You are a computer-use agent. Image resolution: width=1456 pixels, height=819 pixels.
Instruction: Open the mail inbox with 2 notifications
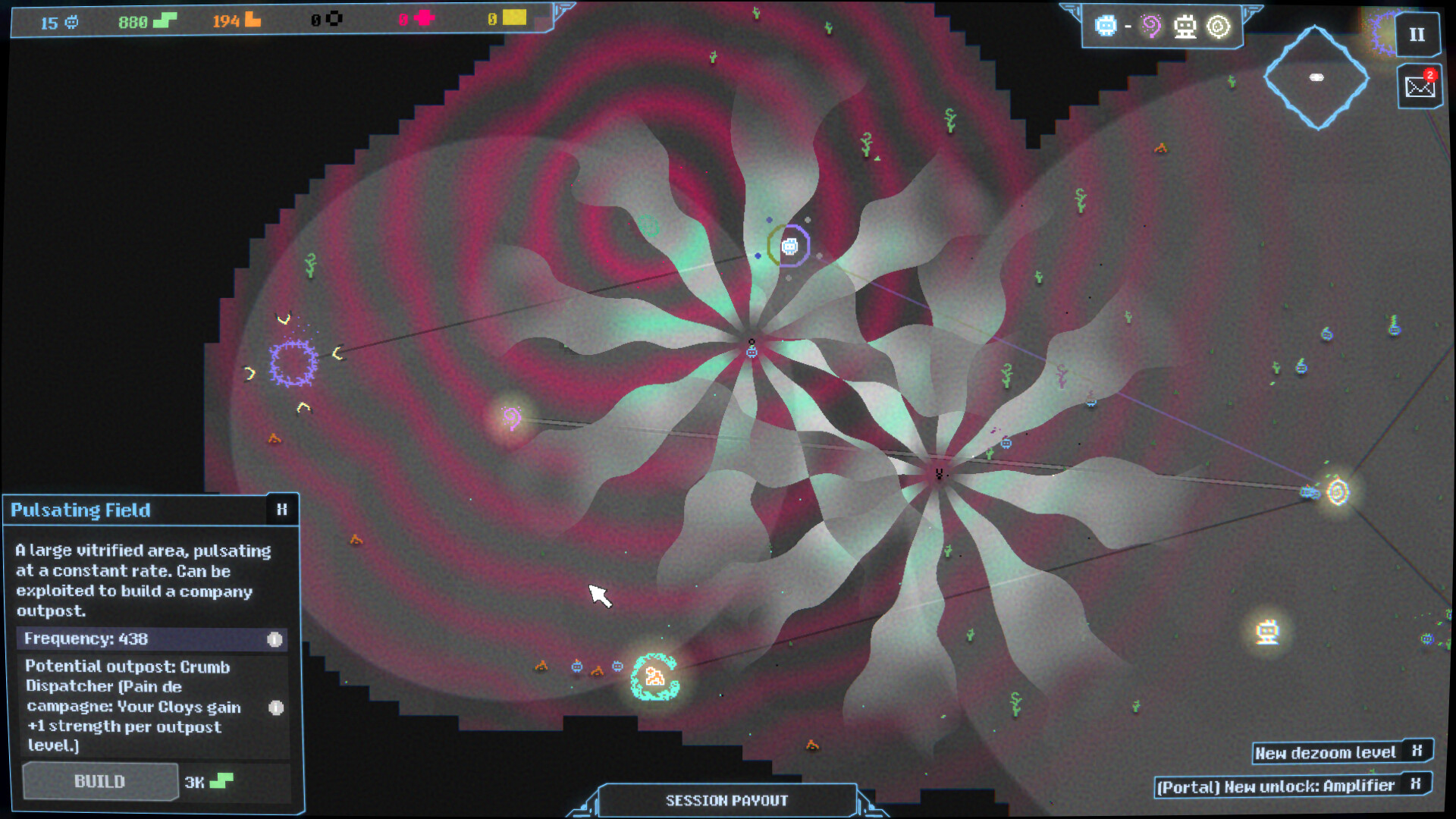pyautogui.click(x=1419, y=86)
